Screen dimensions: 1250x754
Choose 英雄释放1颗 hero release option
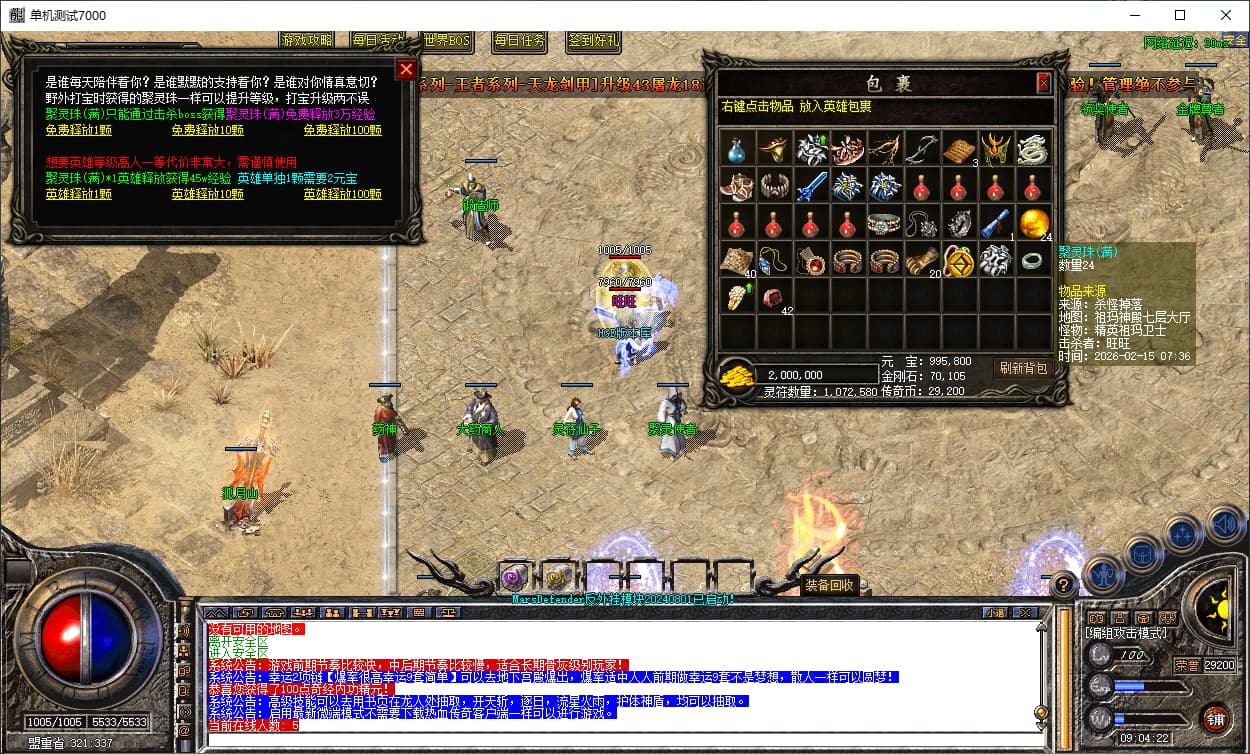(78, 193)
